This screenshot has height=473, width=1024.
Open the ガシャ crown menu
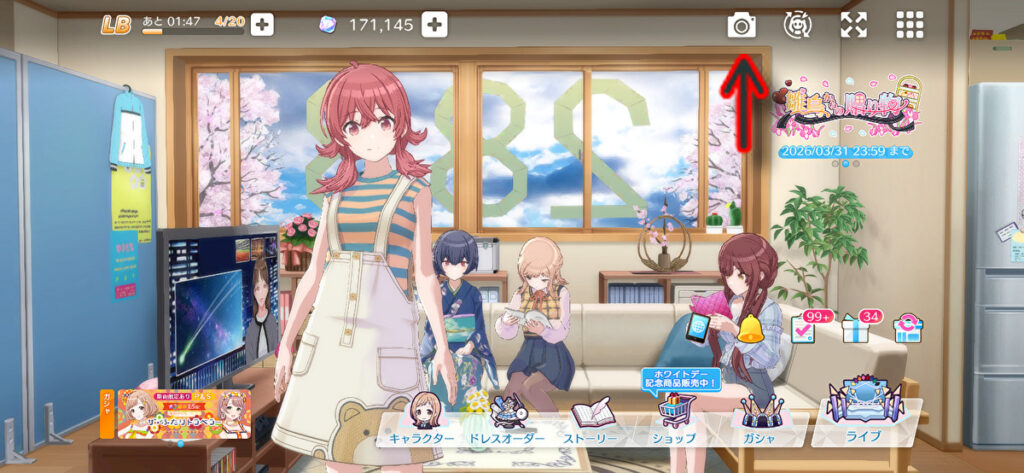coord(760,418)
